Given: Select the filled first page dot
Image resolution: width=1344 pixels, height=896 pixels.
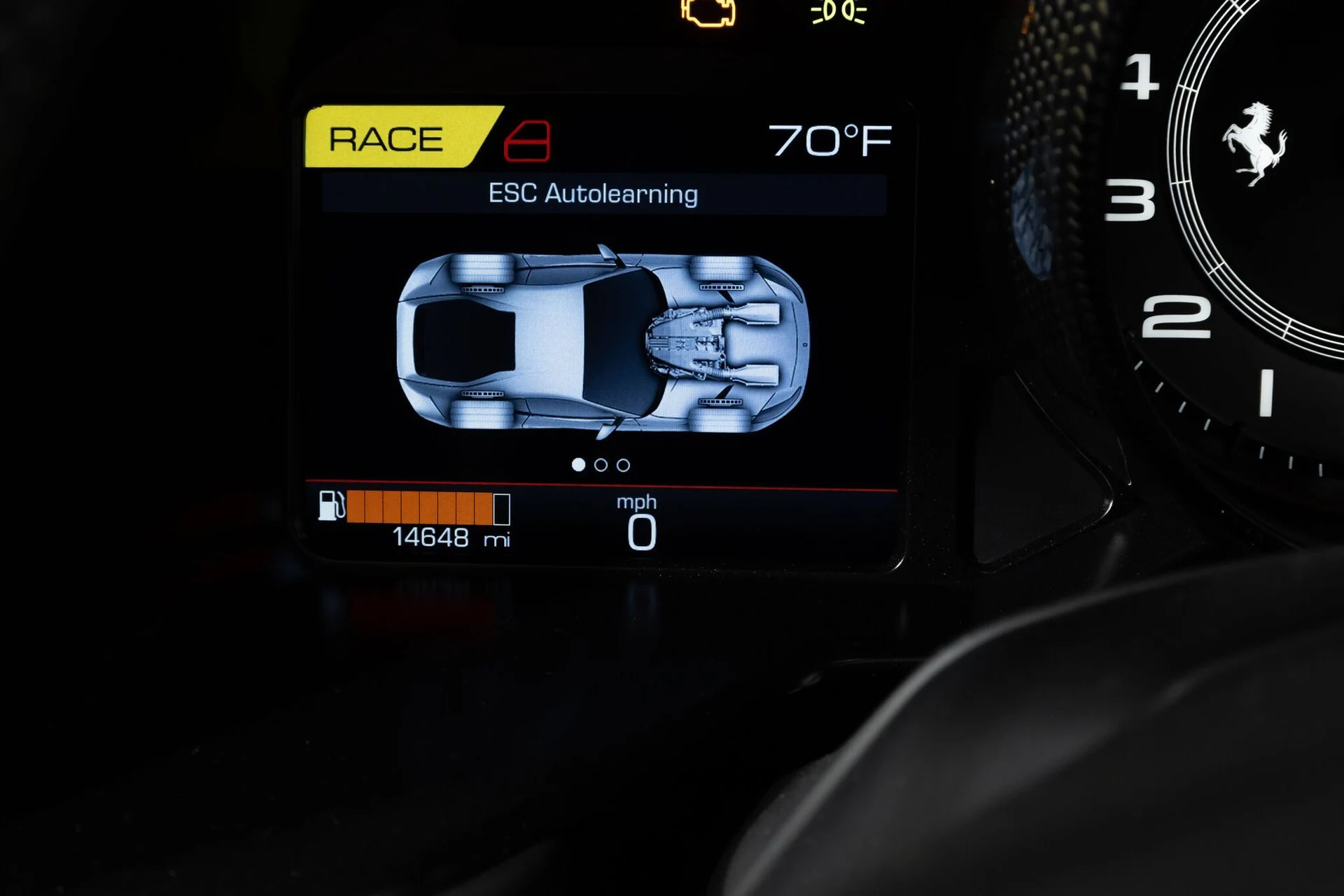Looking at the screenshot, I should (578, 465).
